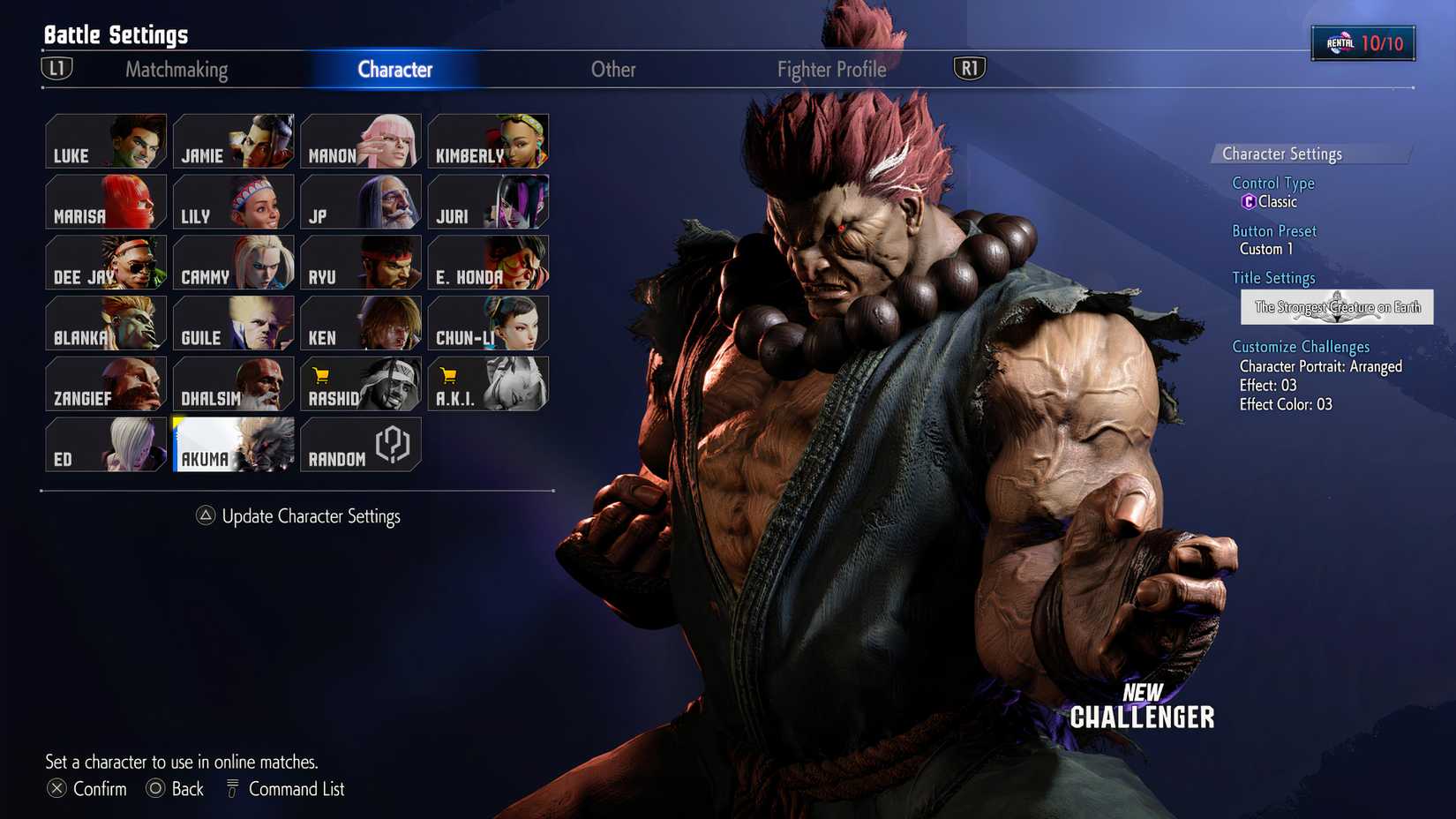The image size is (1456, 819).
Task: Click the Rental 10/10 badge
Action: [1364, 41]
